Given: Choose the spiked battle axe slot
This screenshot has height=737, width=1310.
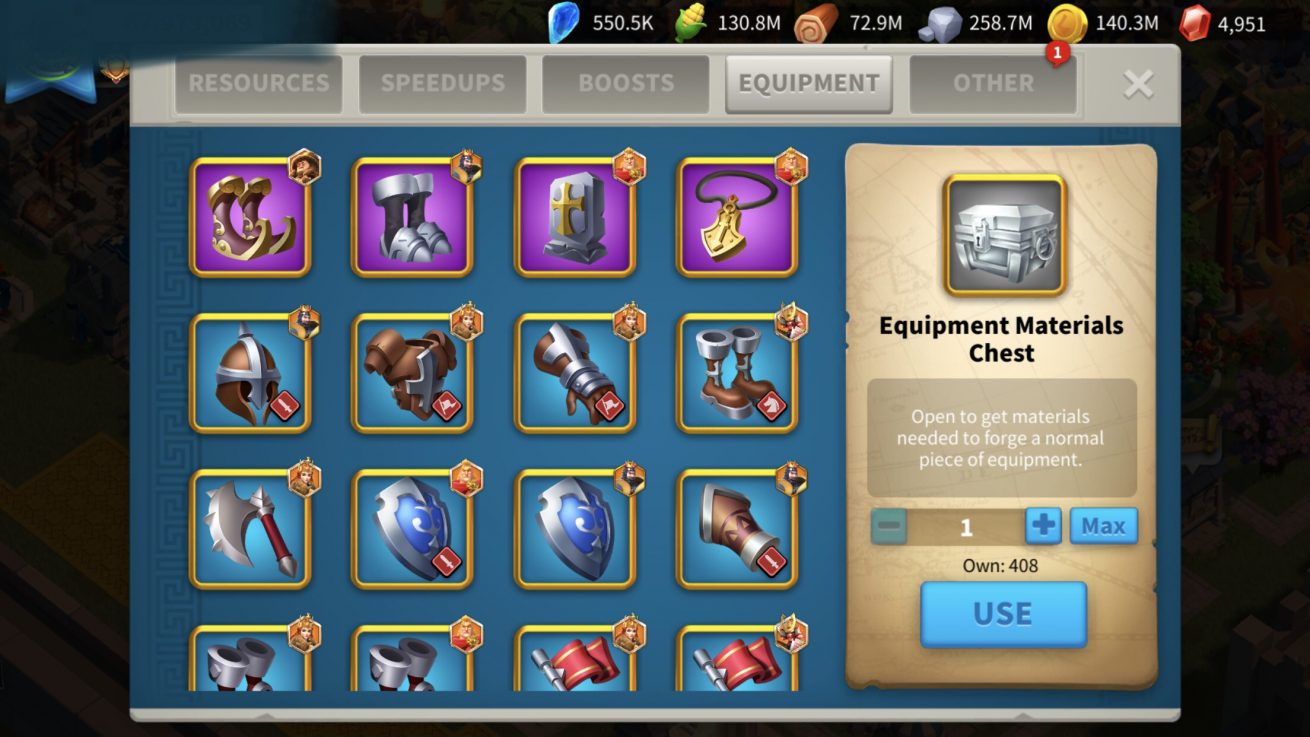Looking at the screenshot, I should click(x=250, y=529).
